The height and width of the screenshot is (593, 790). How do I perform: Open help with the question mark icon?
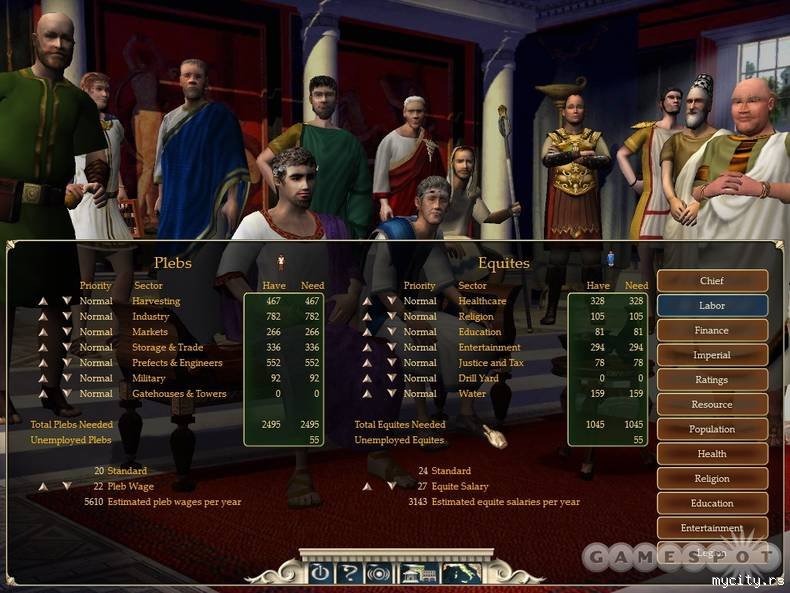pyautogui.click(x=349, y=573)
